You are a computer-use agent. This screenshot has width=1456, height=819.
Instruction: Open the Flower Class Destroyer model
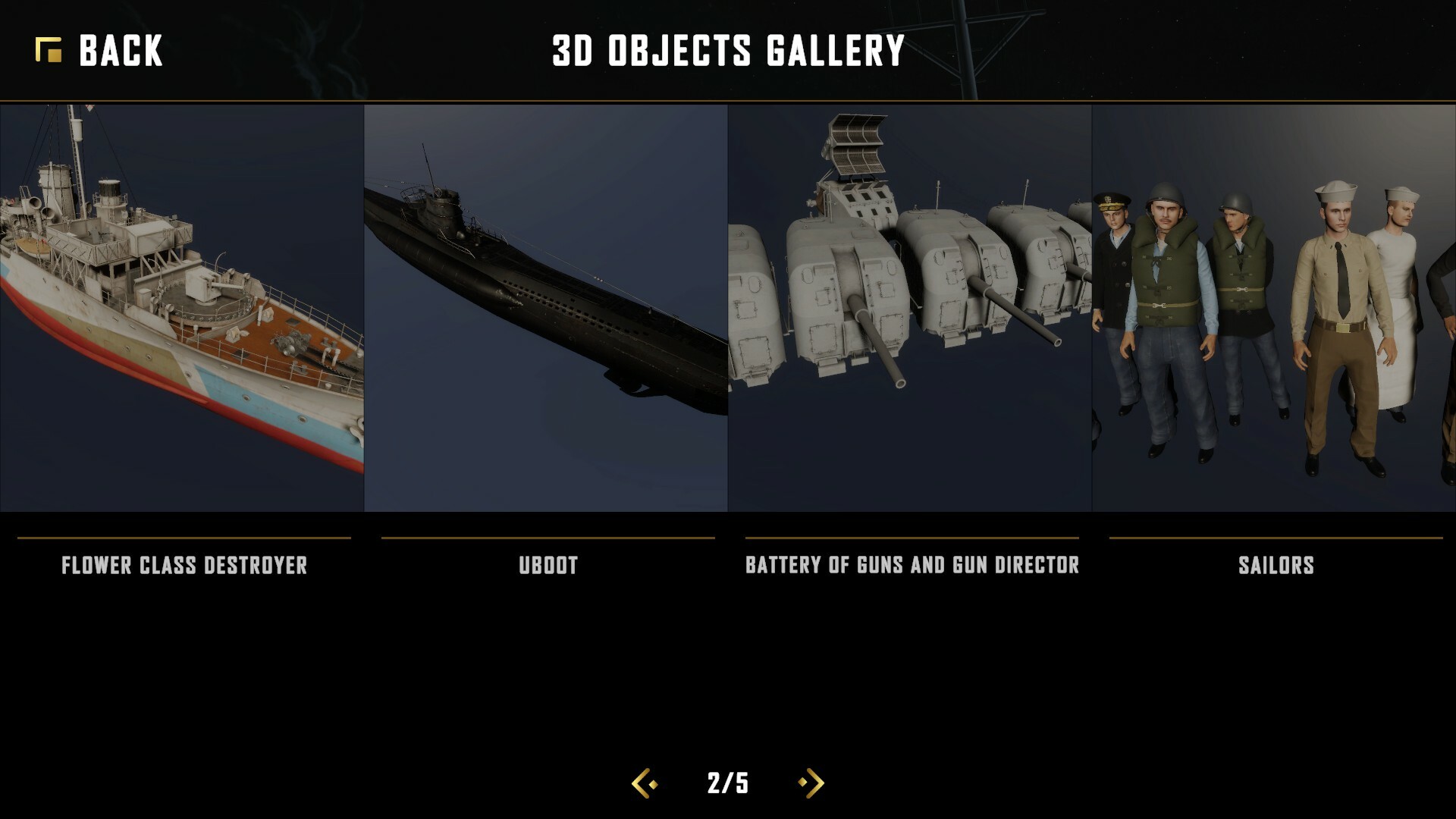tap(182, 308)
